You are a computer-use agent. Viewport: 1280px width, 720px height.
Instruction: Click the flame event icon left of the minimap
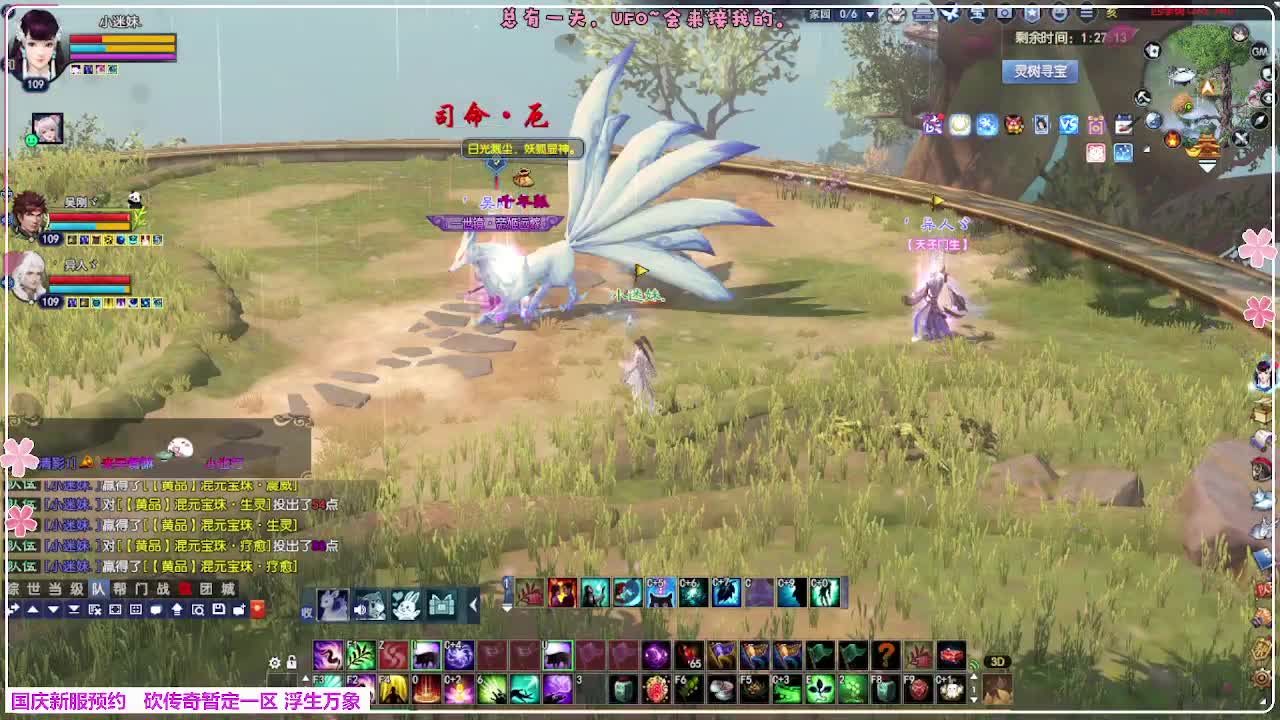click(x=1172, y=140)
